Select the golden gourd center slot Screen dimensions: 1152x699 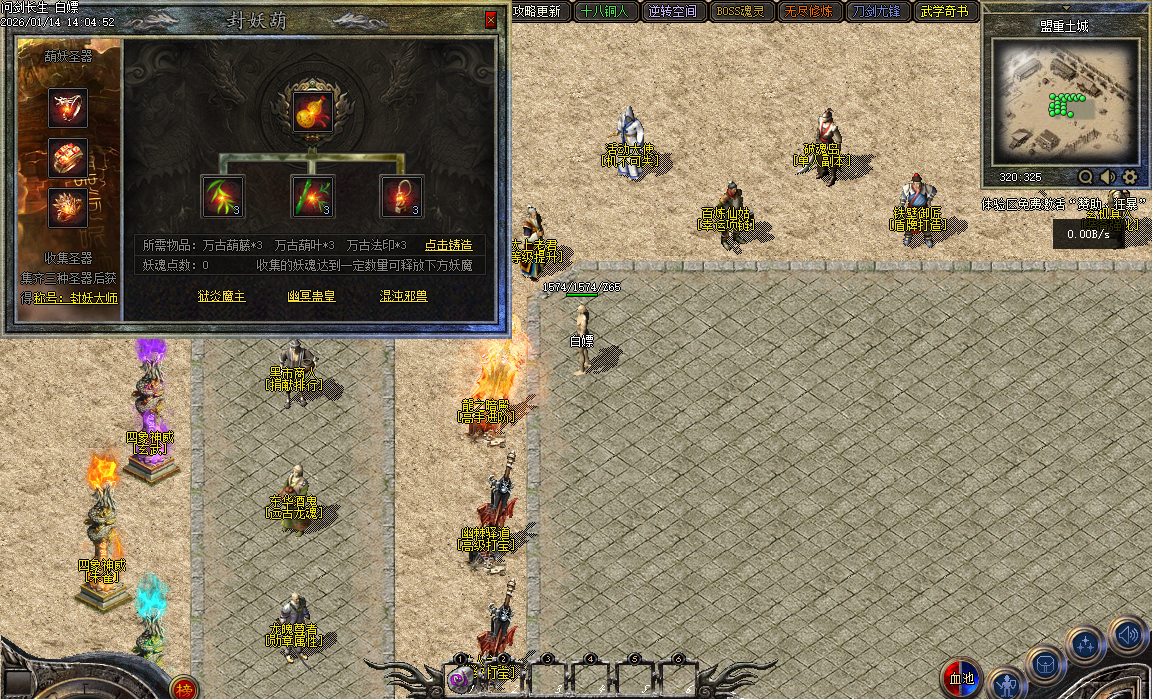[x=312, y=110]
